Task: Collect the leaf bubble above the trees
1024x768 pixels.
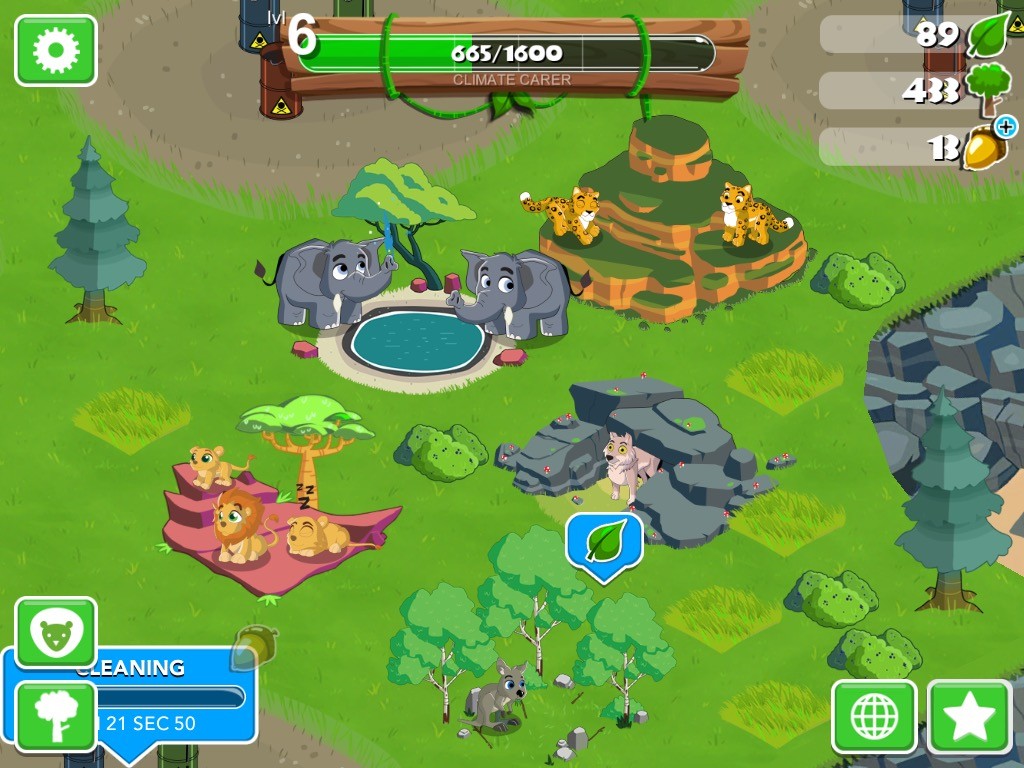Action: pos(604,543)
